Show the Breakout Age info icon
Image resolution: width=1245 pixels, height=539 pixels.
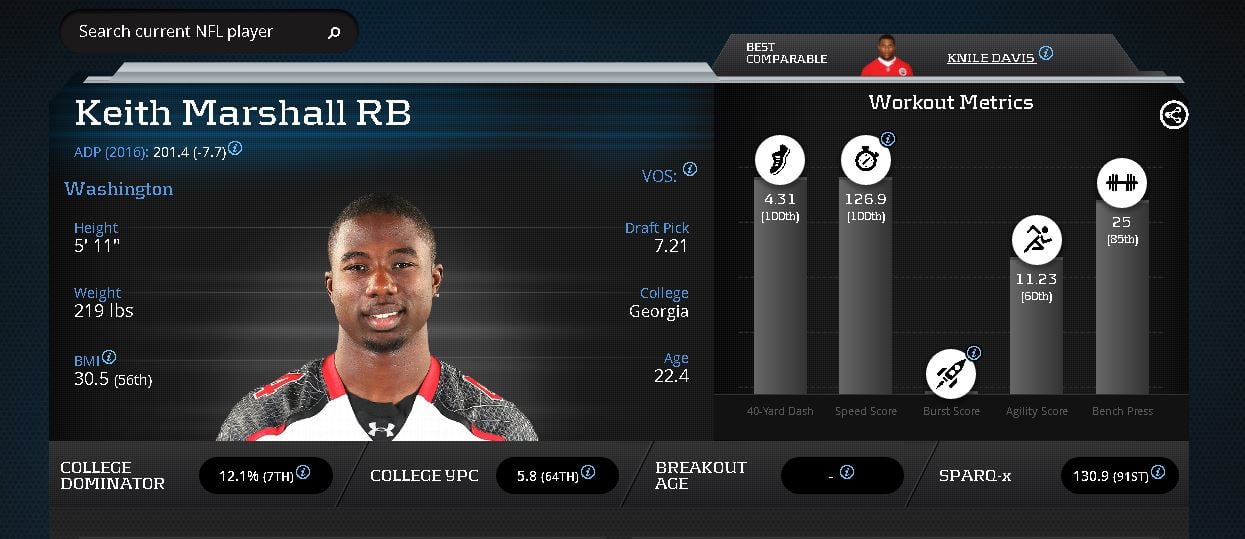[x=847, y=472]
